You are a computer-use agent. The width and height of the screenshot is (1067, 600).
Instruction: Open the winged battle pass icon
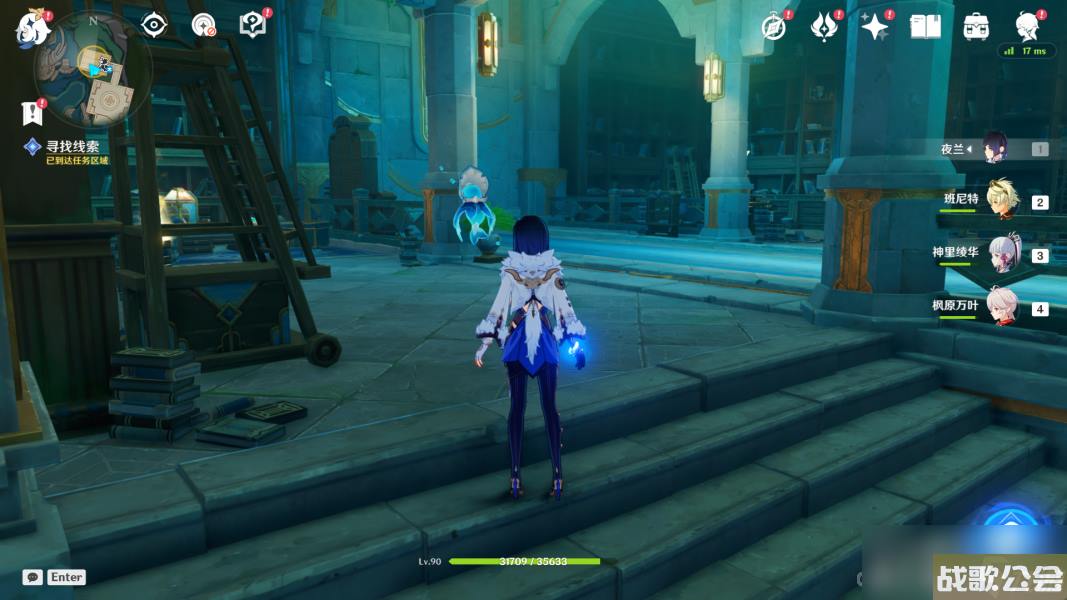823,27
